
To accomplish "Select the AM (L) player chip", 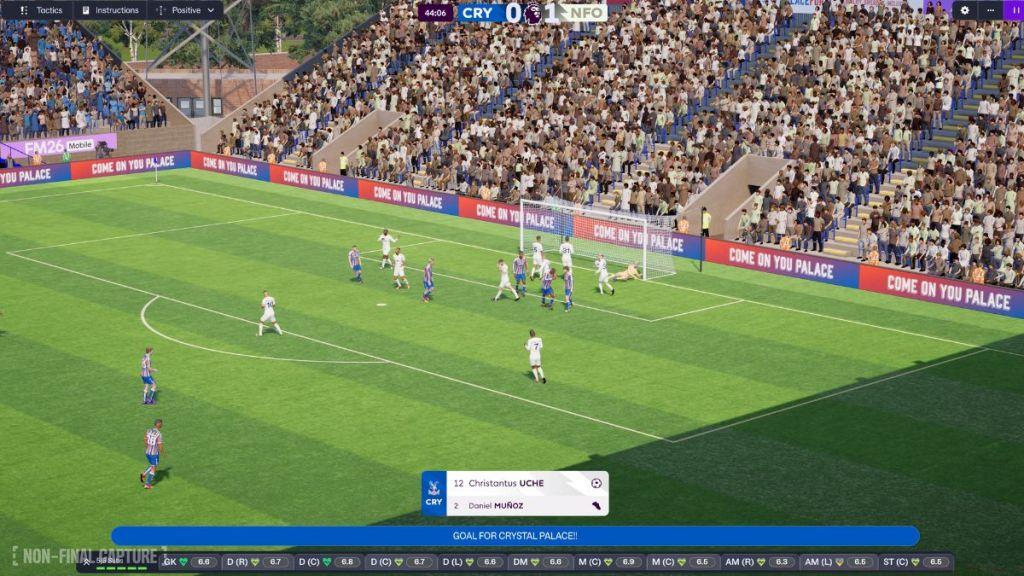I will (841, 562).
